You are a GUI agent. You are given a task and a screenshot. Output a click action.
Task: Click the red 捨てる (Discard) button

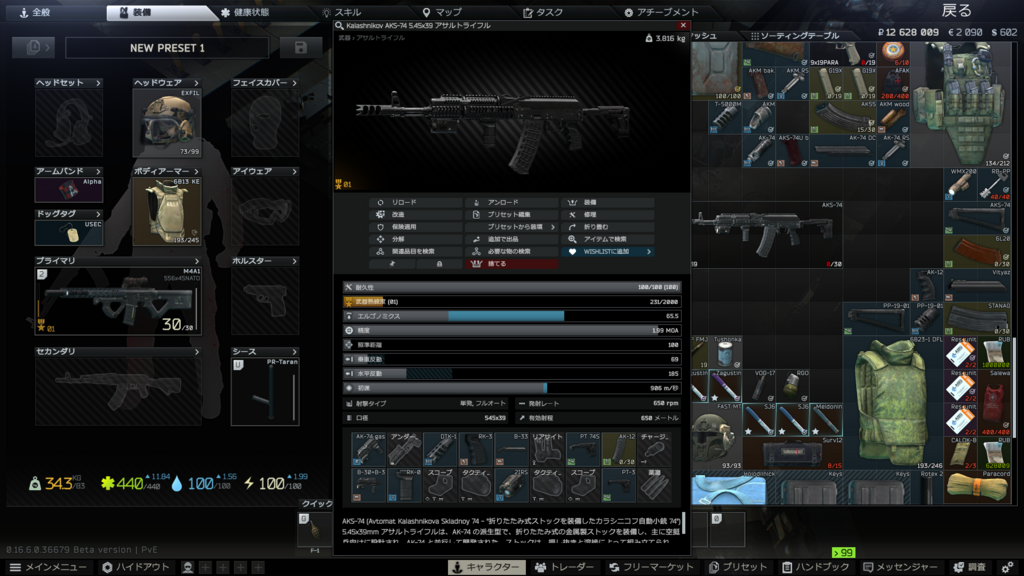click(x=512, y=264)
